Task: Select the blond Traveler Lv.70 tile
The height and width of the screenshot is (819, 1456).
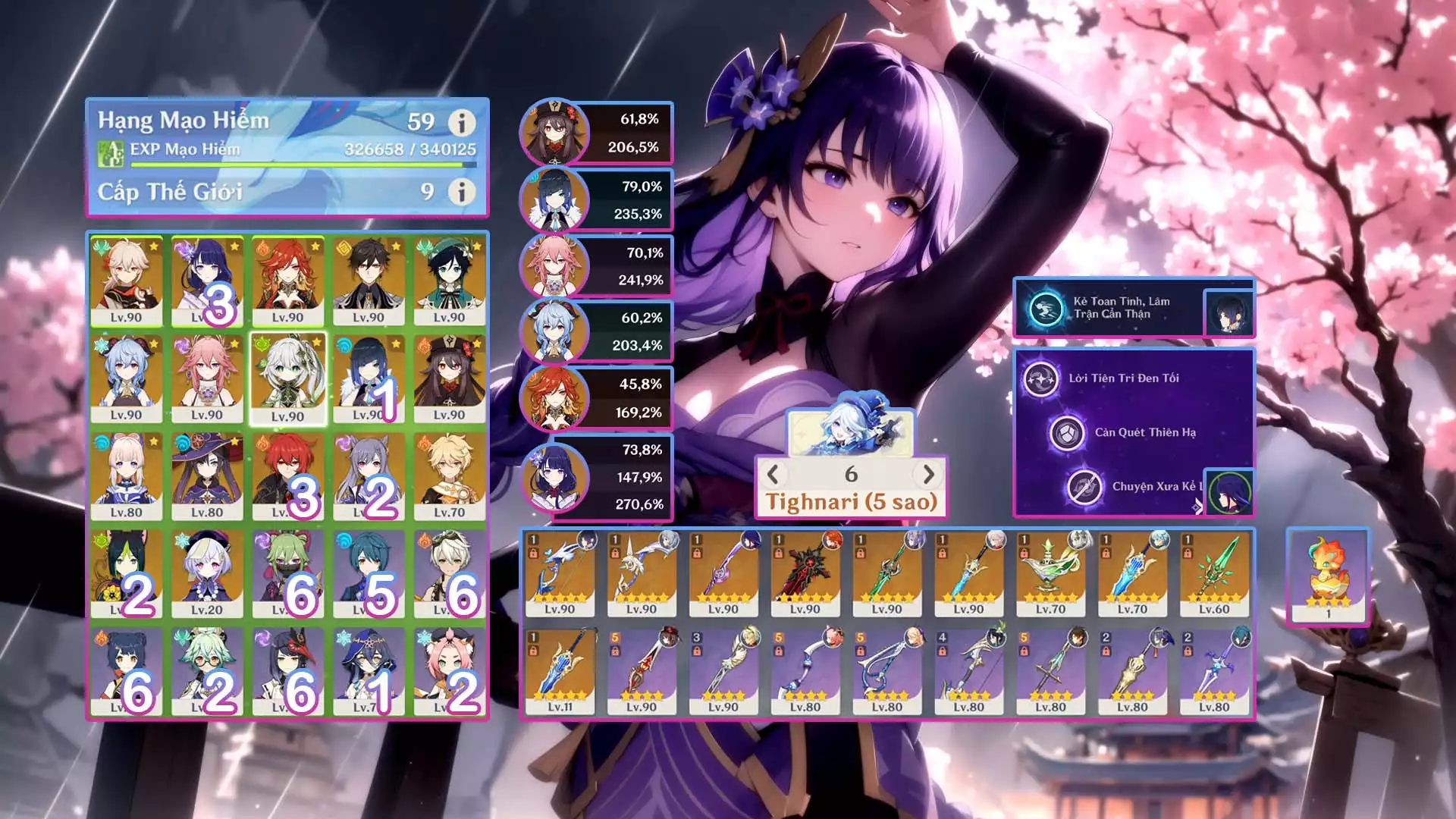Action: point(449,476)
